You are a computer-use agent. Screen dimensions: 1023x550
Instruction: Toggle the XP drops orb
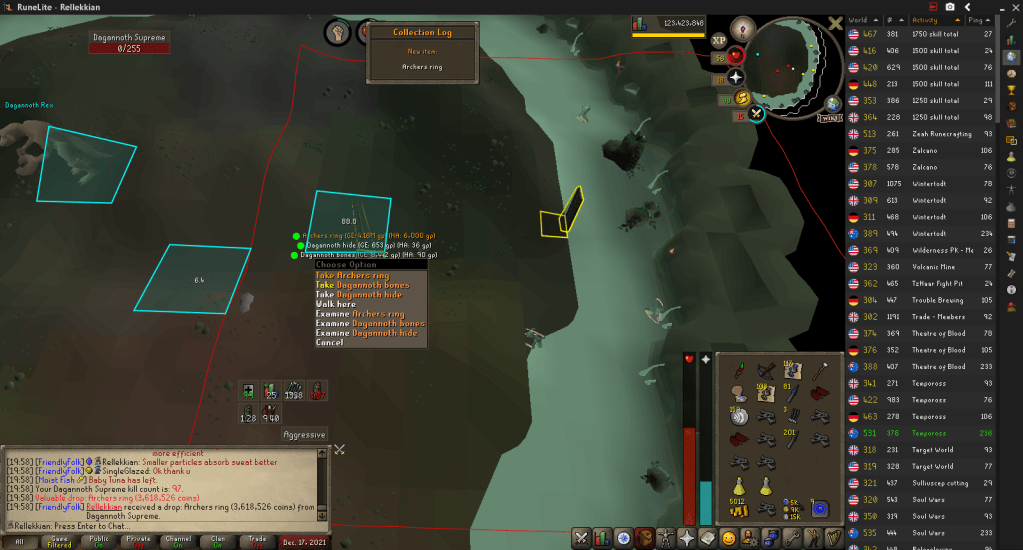tap(719, 41)
